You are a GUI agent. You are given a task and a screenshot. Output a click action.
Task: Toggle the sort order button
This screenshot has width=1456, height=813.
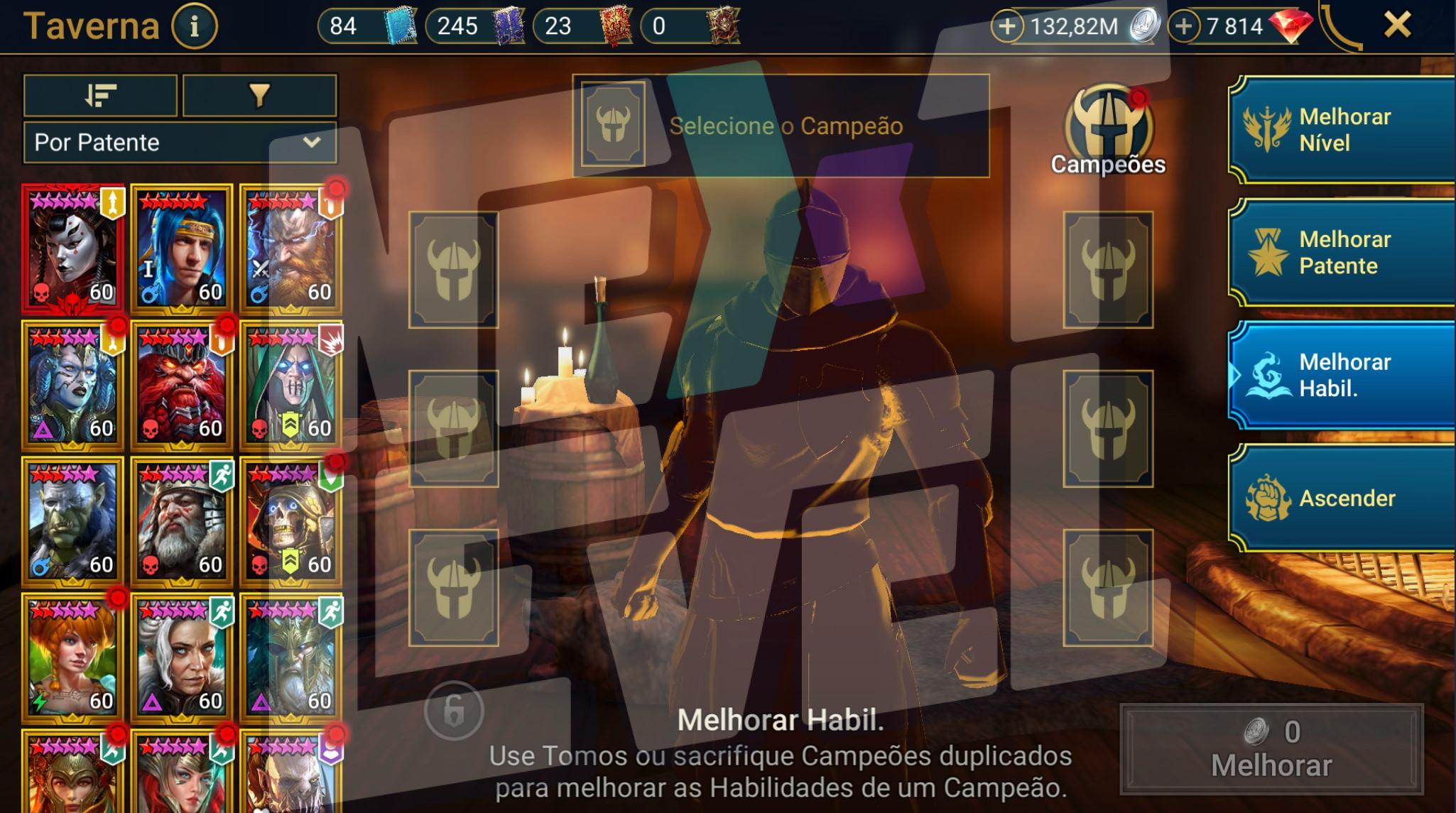[100, 95]
